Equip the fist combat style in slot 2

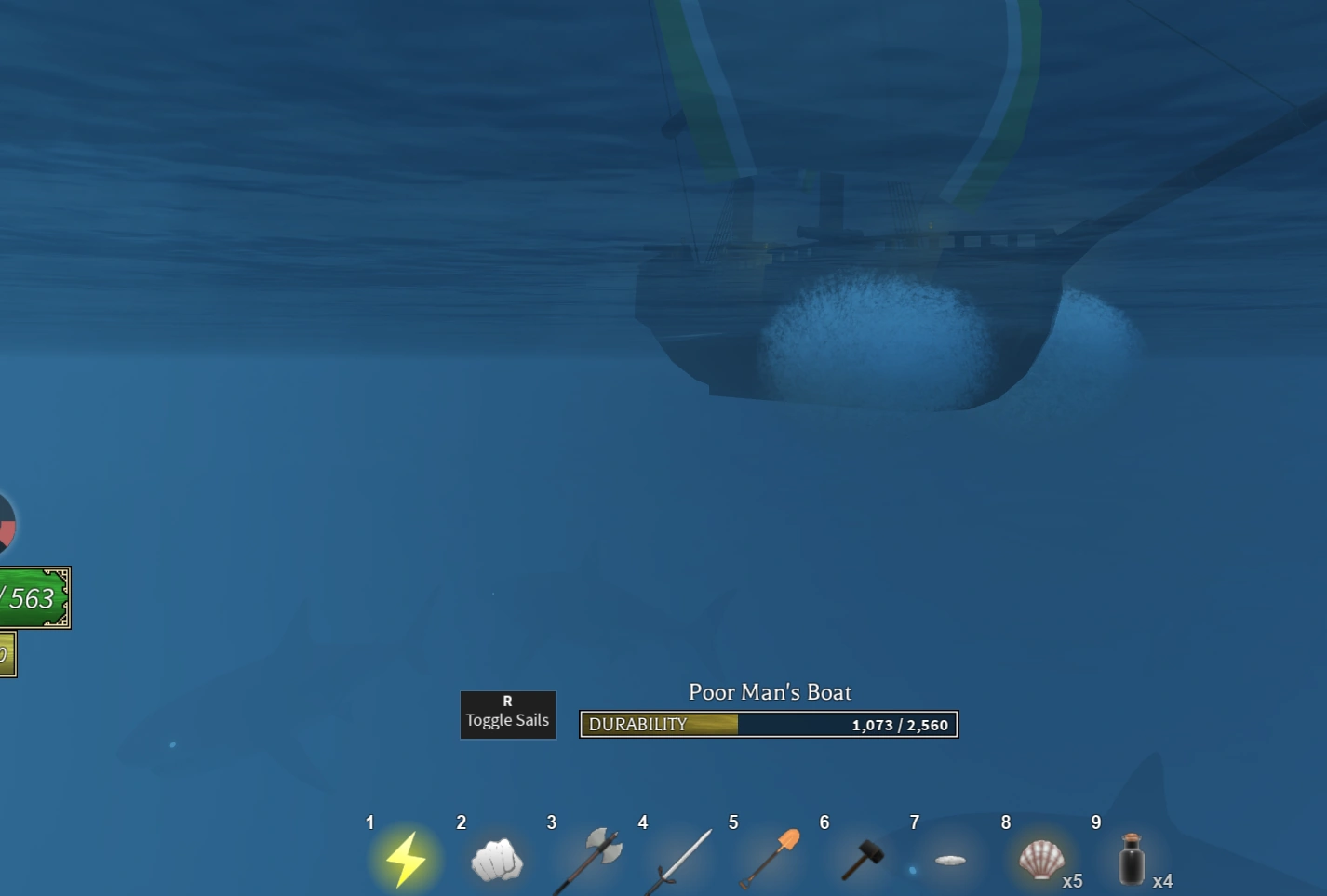click(496, 858)
